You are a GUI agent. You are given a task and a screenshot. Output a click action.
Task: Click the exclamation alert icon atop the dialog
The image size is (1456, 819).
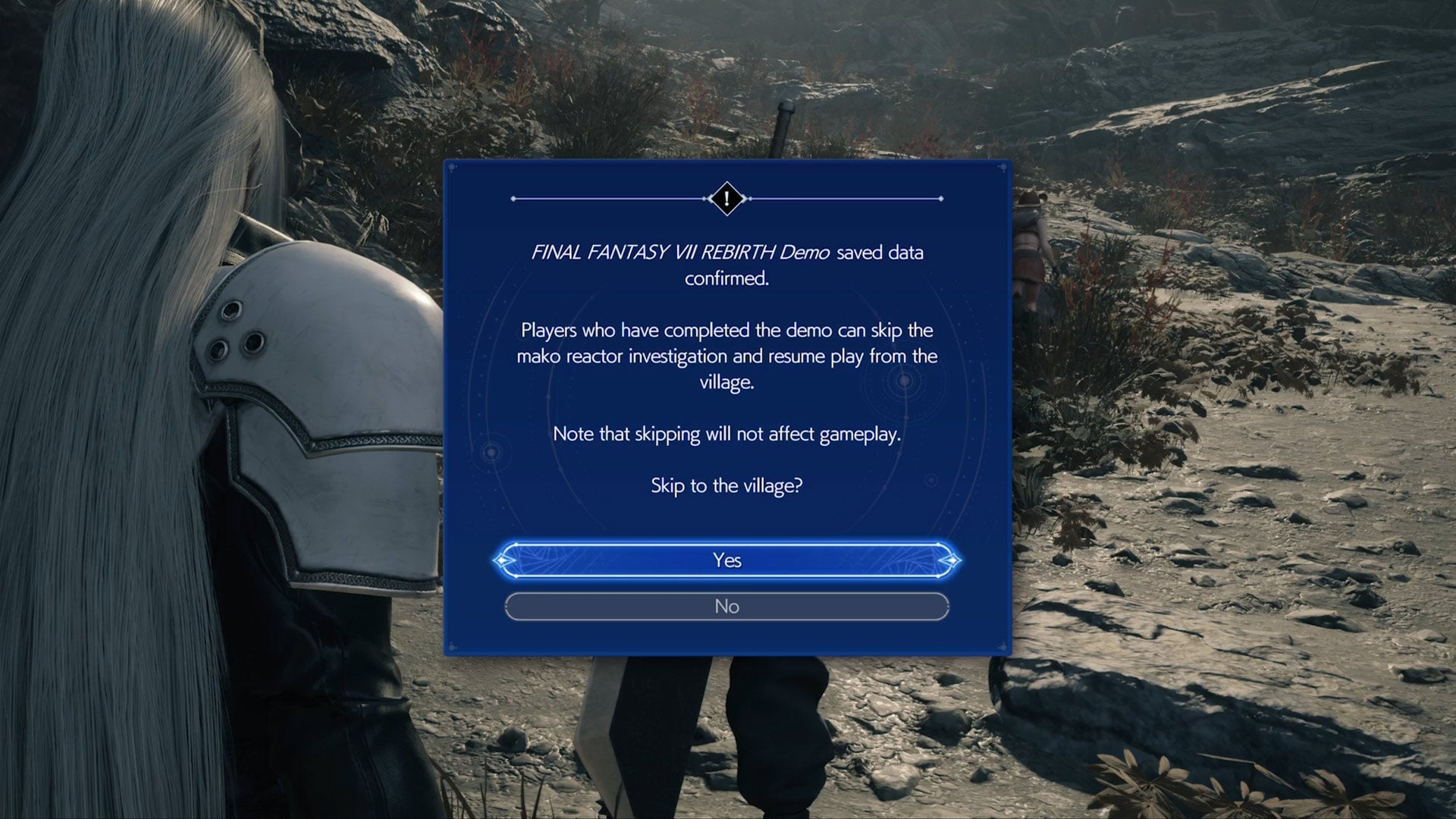tap(726, 199)
